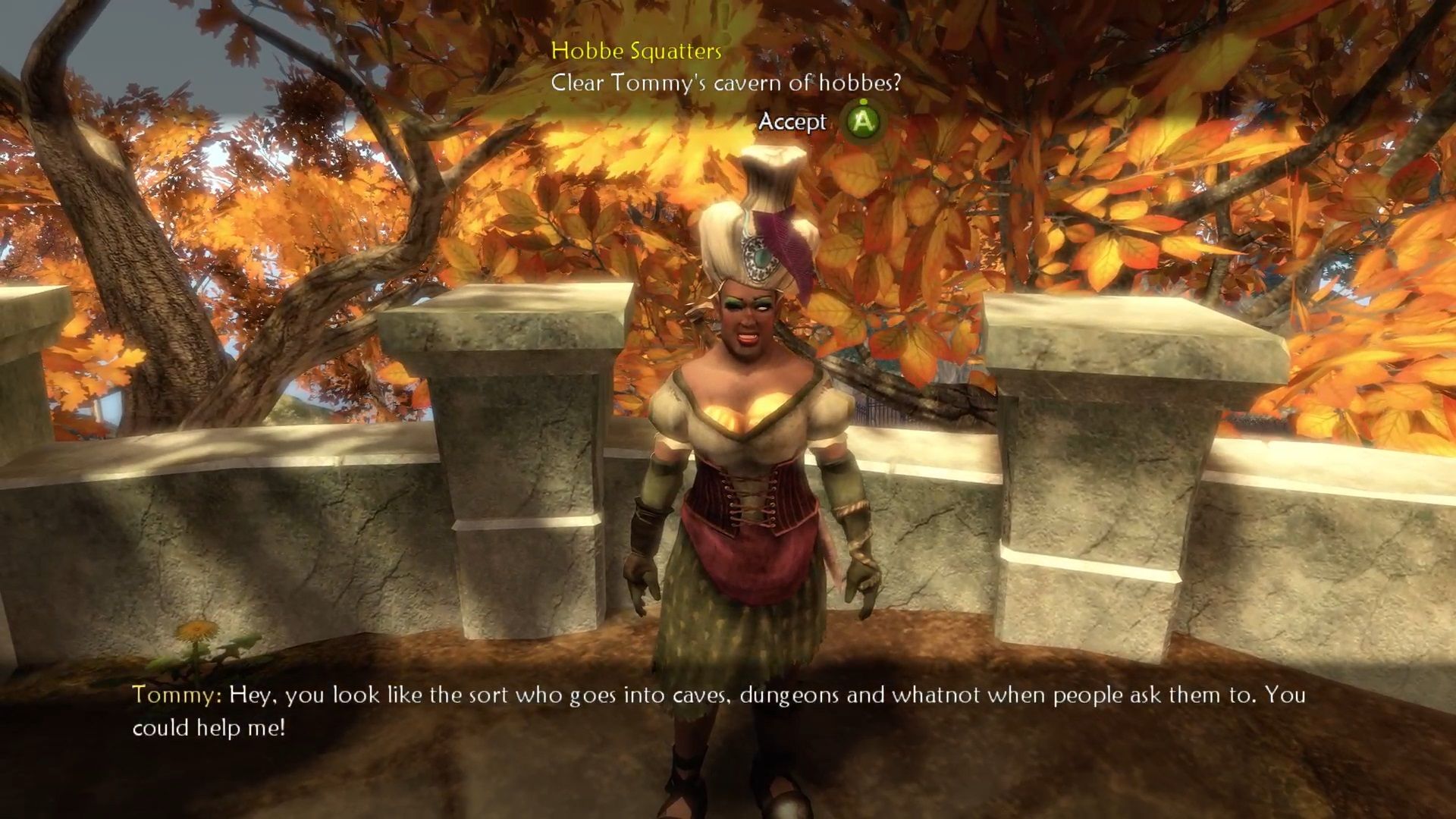Click the green Xbox A button icon
Screen dimensions: 1456x819
coord(863,121)
